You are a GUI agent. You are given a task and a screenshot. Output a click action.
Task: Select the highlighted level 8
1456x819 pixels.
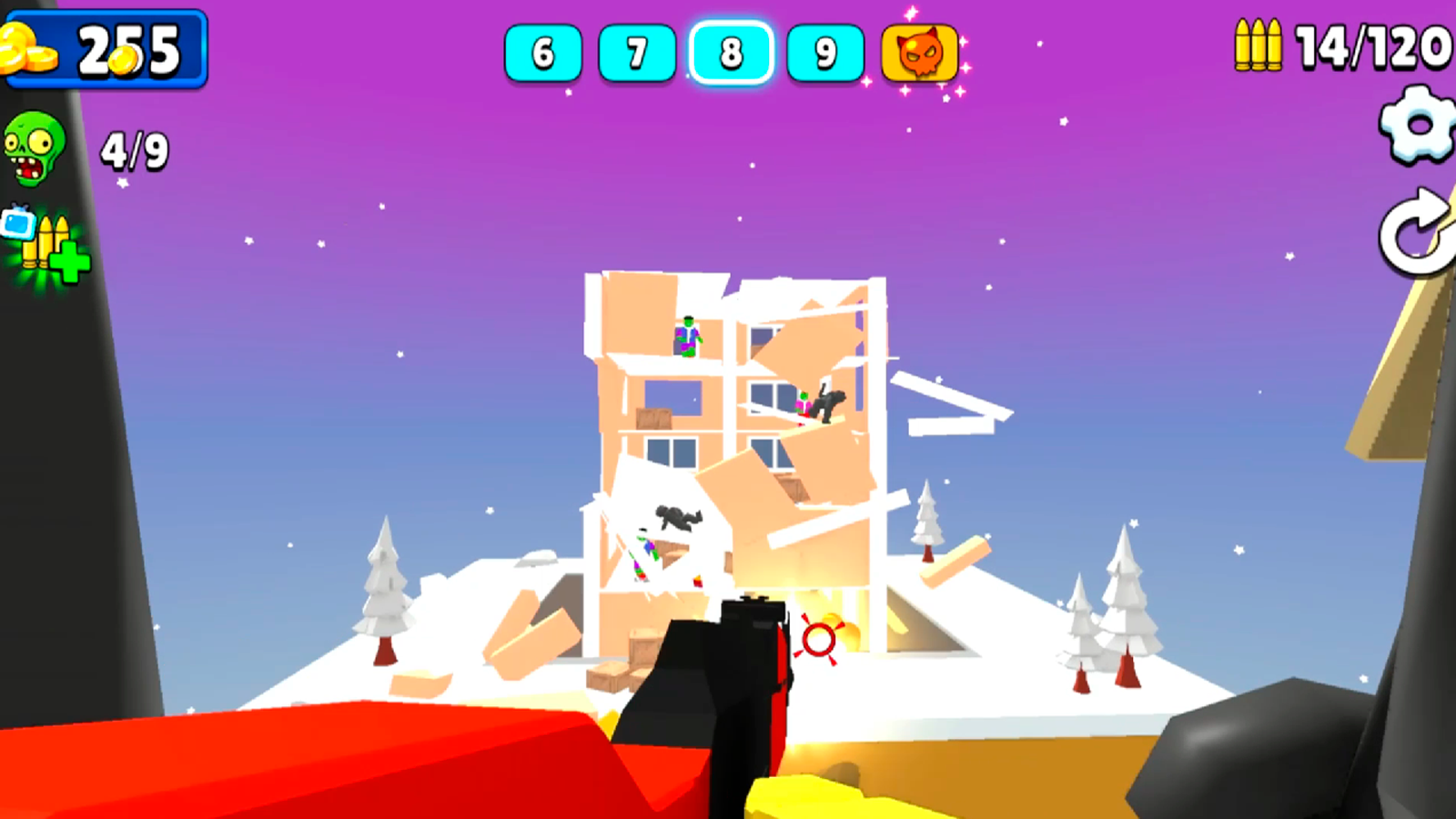coord(730,53)
